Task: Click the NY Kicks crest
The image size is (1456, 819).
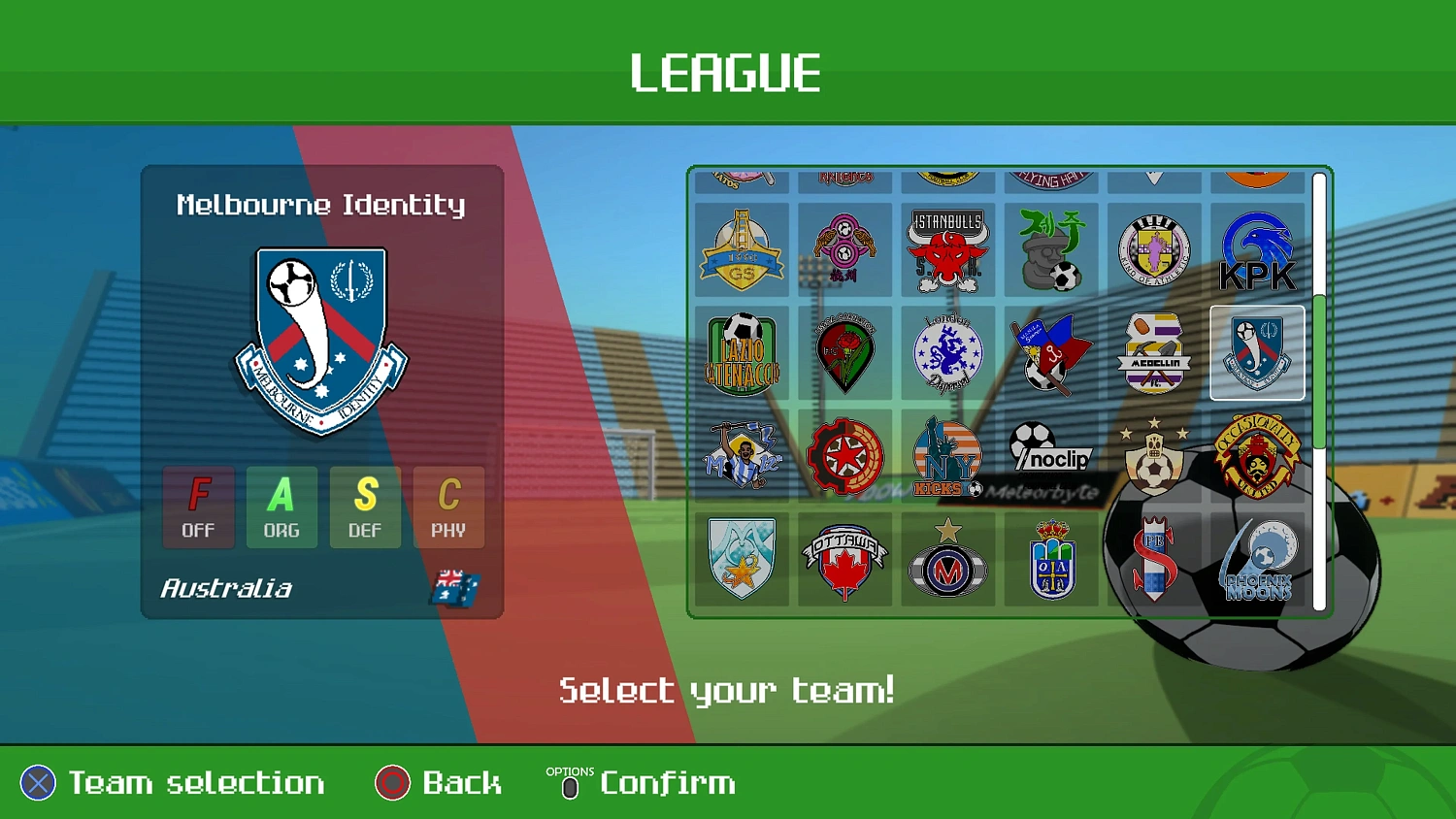Action: coord(948,455)
